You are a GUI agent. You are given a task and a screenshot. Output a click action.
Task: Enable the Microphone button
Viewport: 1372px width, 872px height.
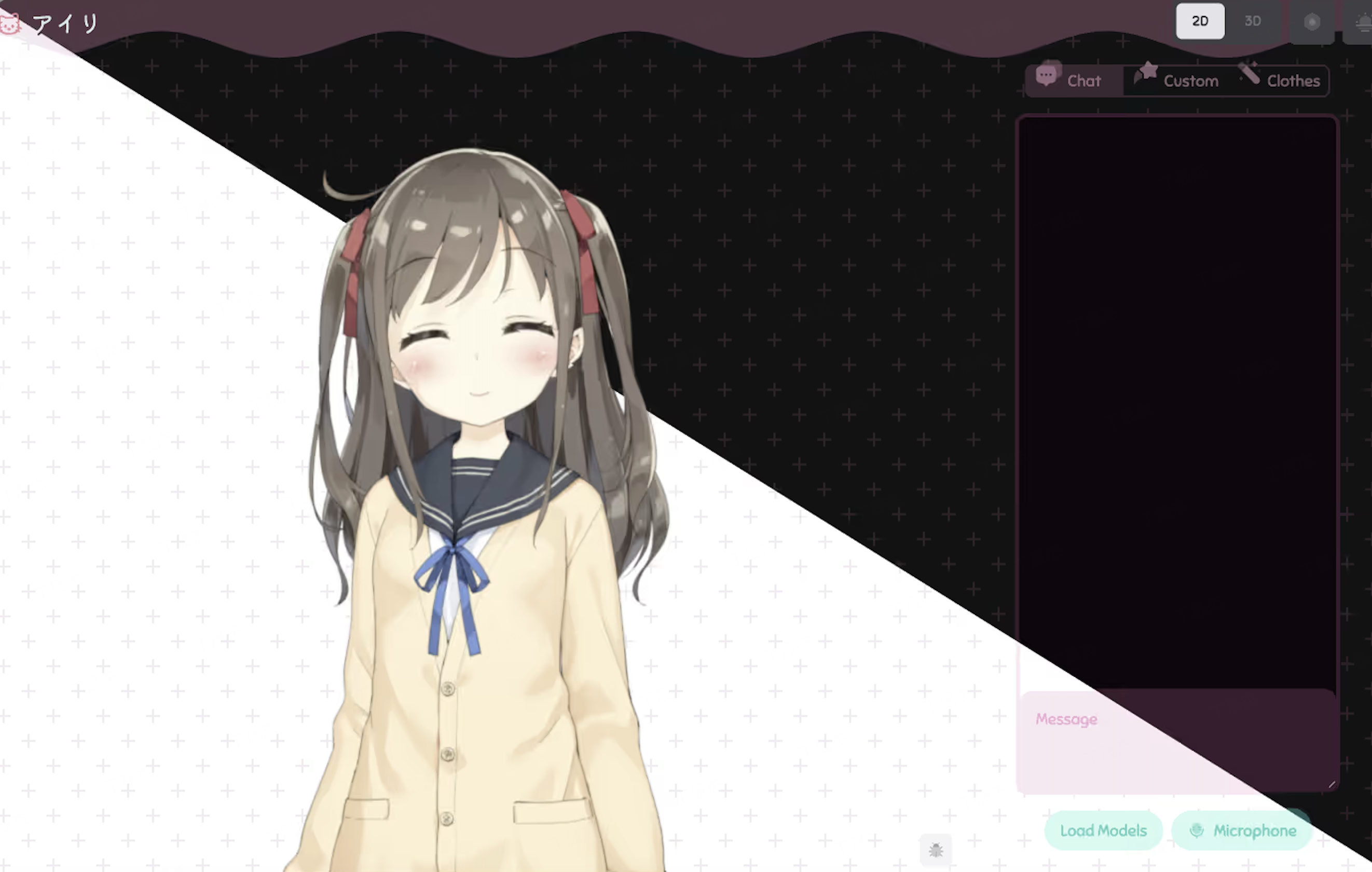(1242, 830)
